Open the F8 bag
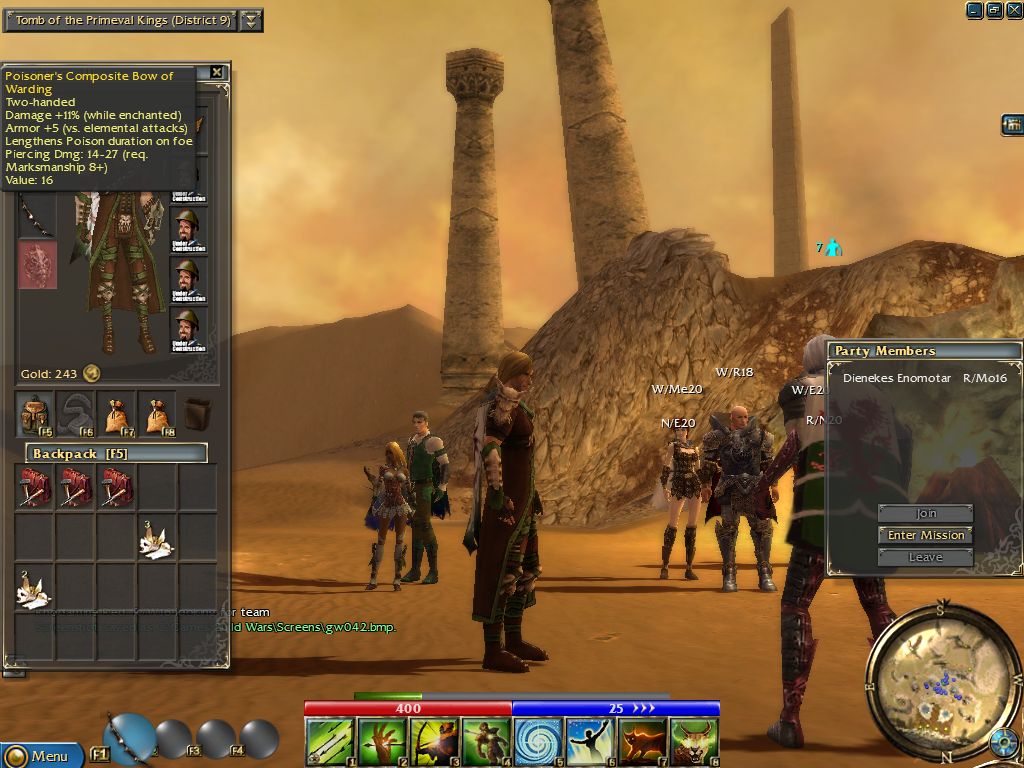This screenshot has height=768, width=1024. tap(156, 414)
